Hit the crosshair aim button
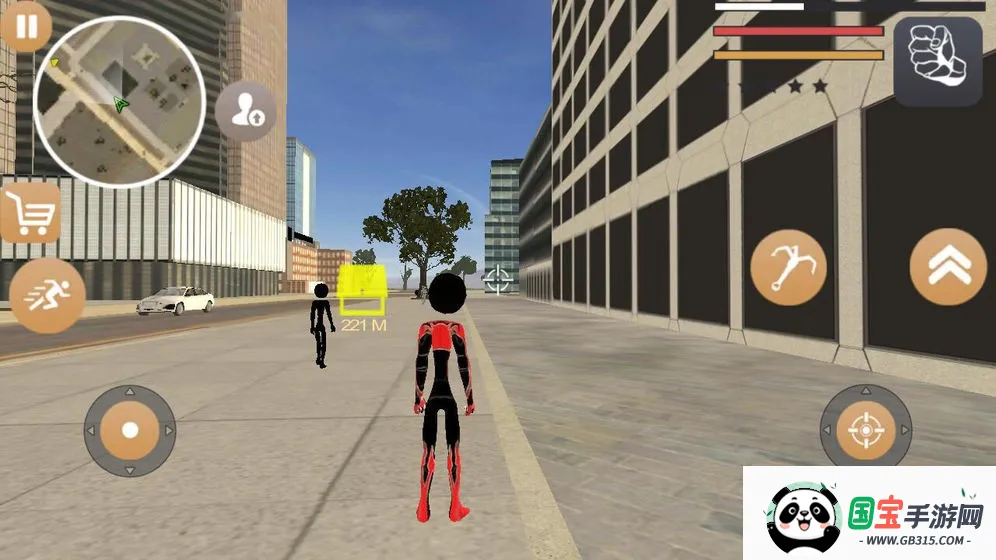The image size is (996, 560). coord(865,430)
